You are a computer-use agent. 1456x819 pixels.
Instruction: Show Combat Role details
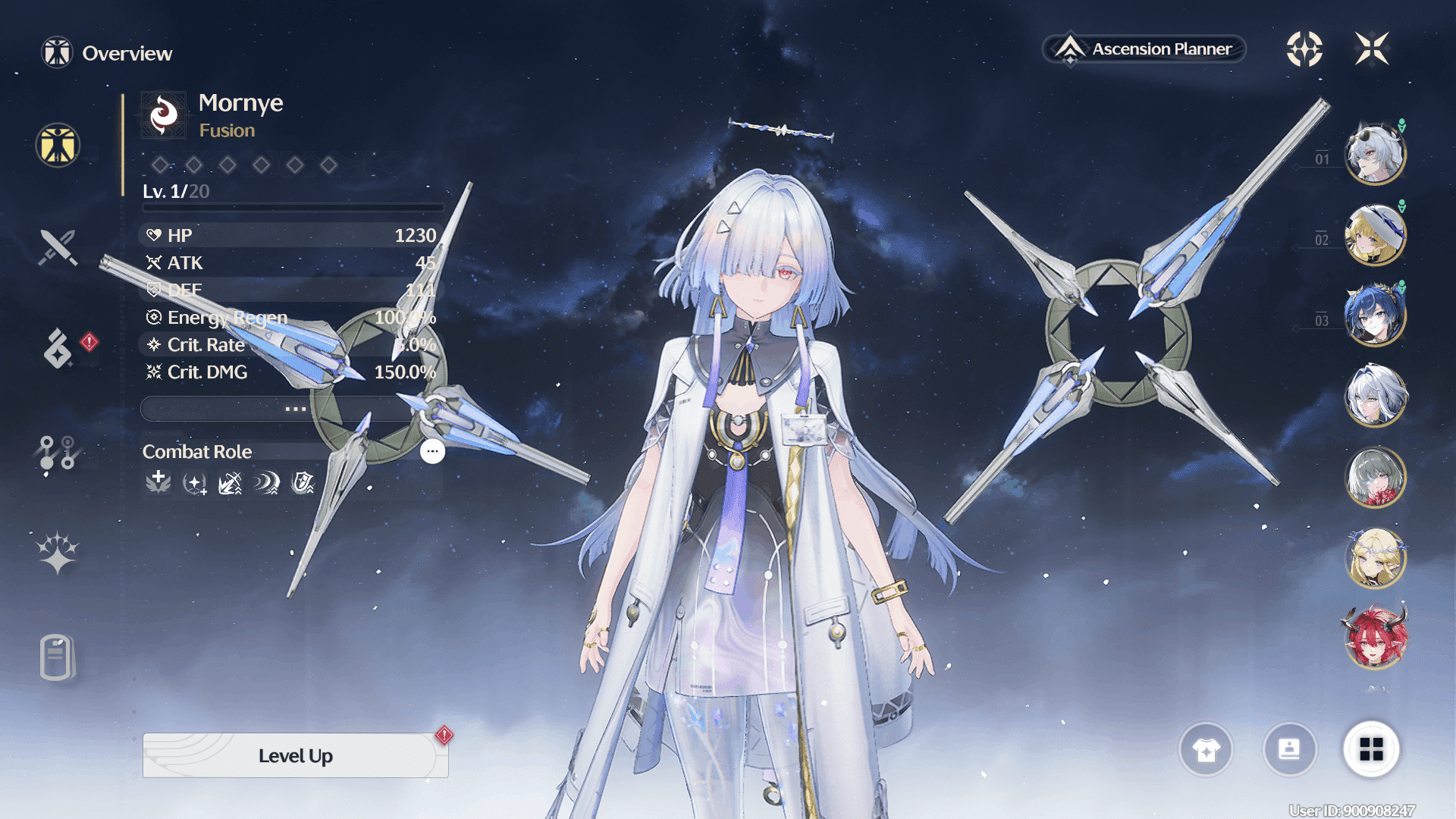pos(432,451)
